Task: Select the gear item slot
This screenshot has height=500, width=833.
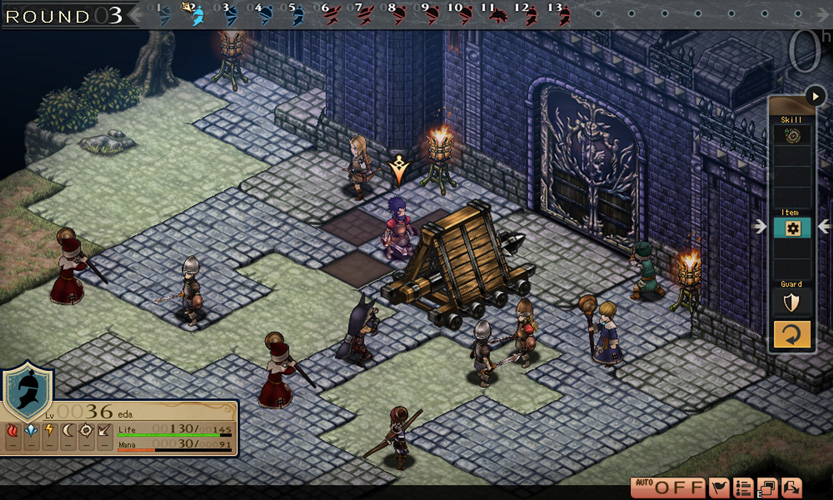Action: point(792,228)
